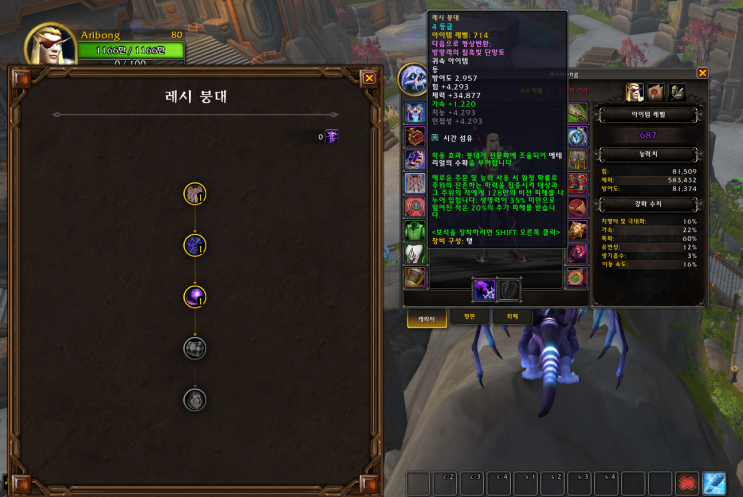Select the second talent node with blue icon
Screen dimensions: 743x497
coord(195,244)
